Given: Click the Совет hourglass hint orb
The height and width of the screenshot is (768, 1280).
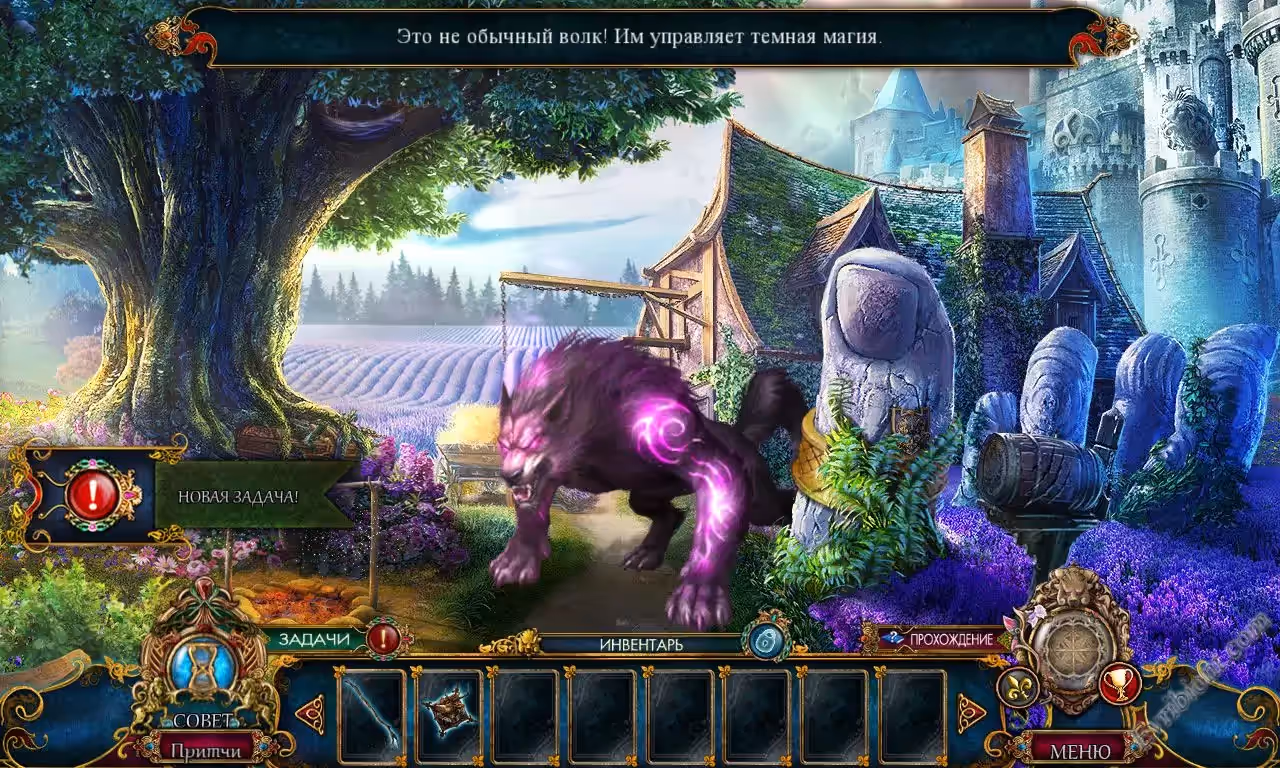Looking at the screenshot, I should click(203, 668).
